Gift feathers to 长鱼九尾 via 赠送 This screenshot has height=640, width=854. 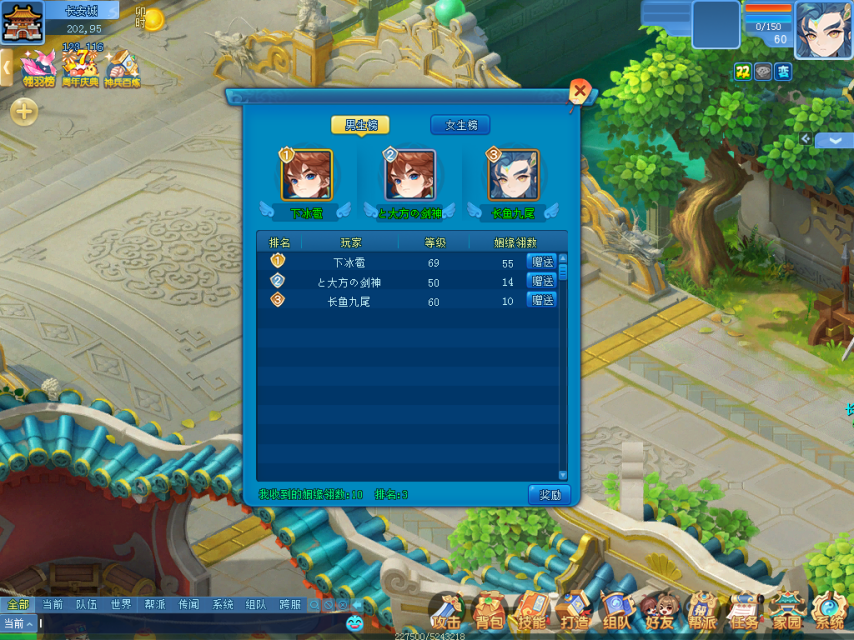pos(542,300)
